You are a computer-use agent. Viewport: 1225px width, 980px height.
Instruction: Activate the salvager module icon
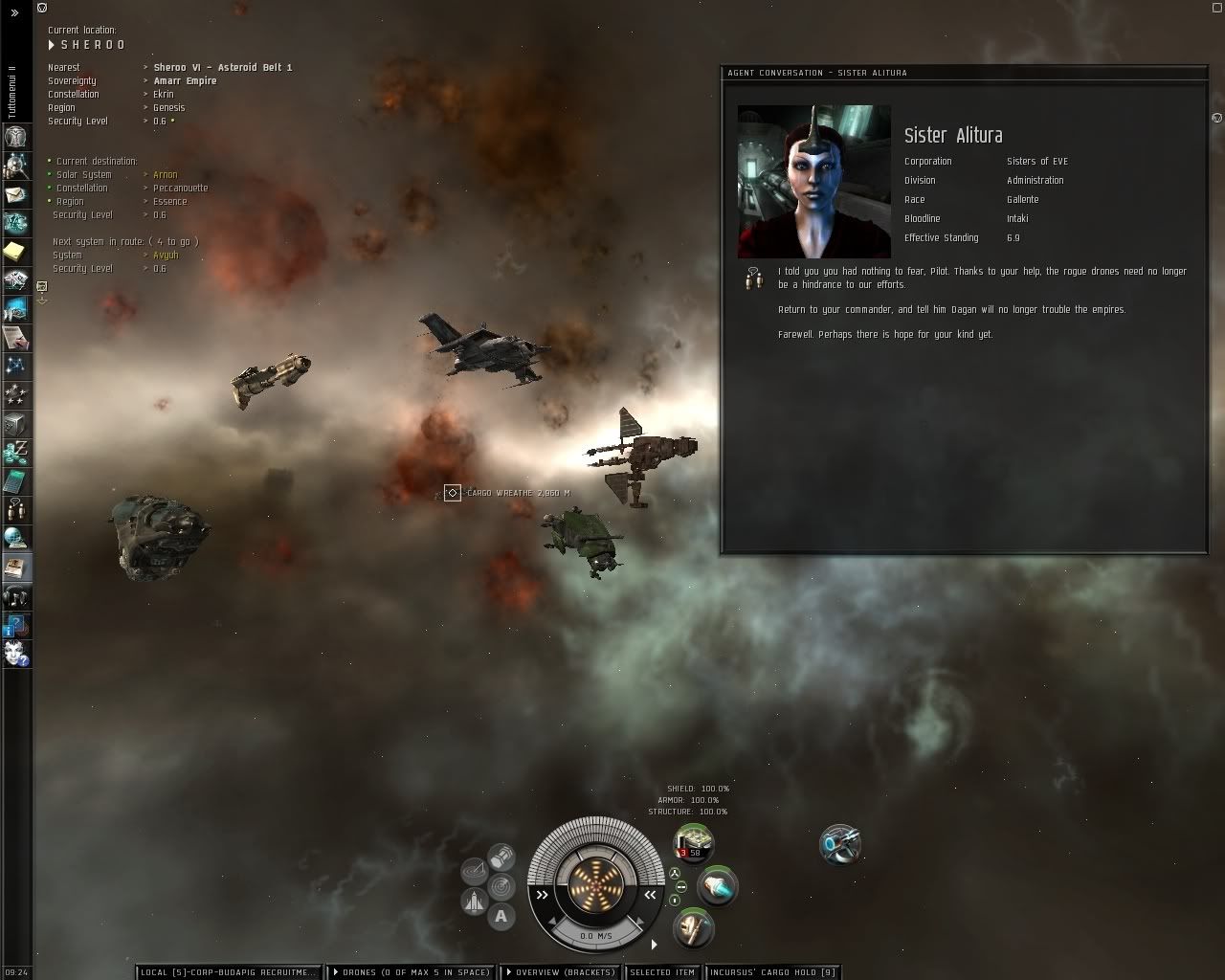click(x=840, y=844)
